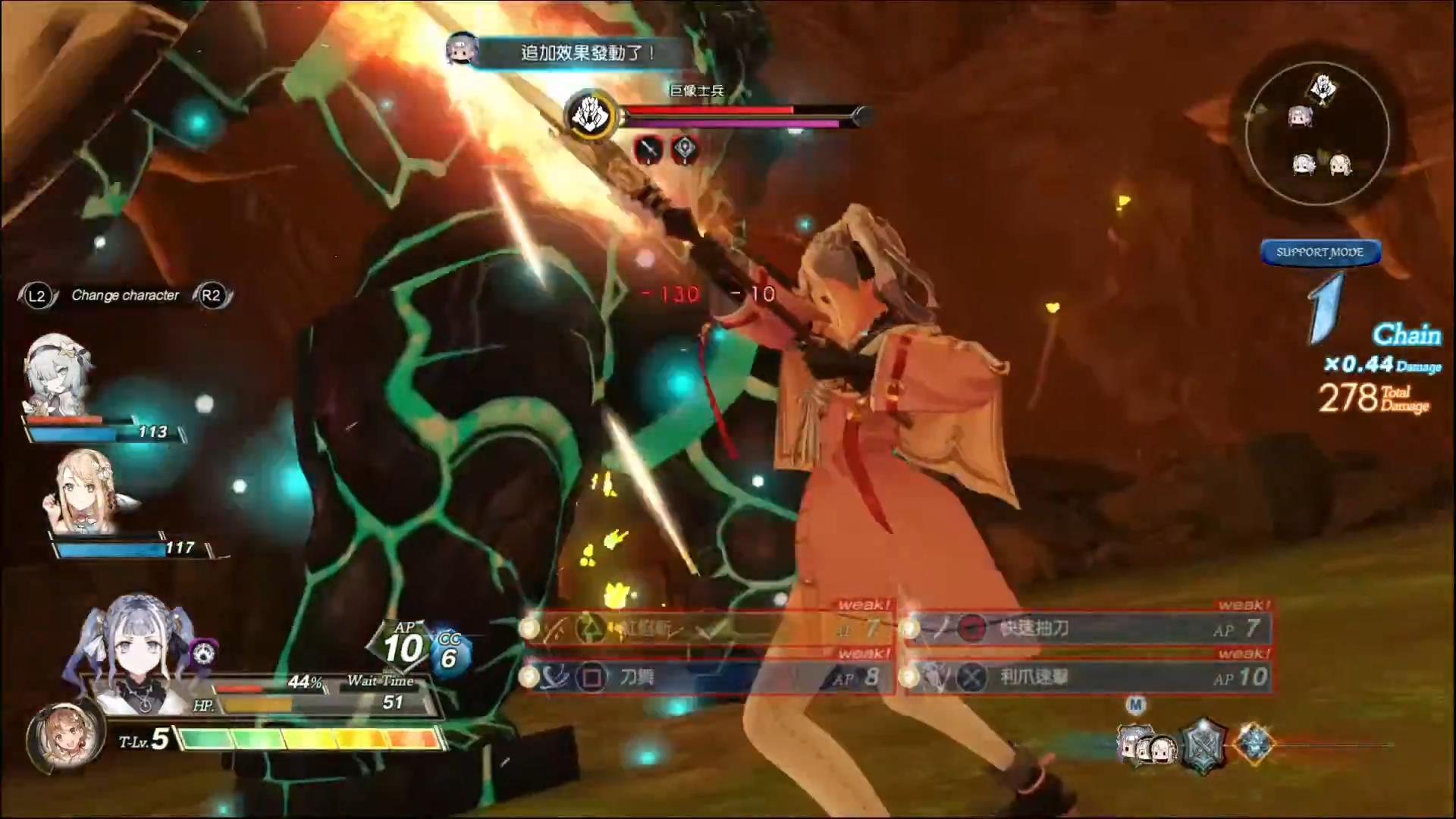This screenshot has height=819, width=1456.
Task: Choose the 刀舞 skill costing 8 AP
Action: [709, 677]
